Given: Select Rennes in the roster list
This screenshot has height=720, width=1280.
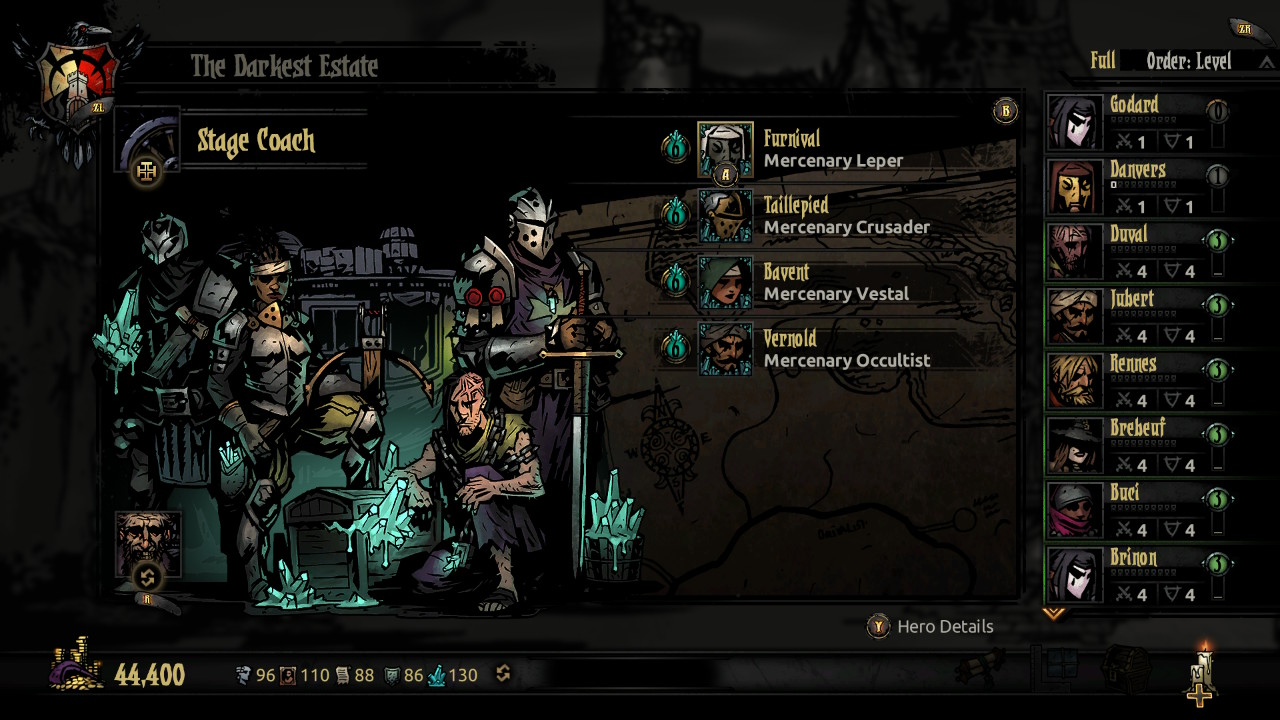Looking at the screenshot, I should click(x=1075, y=381).
